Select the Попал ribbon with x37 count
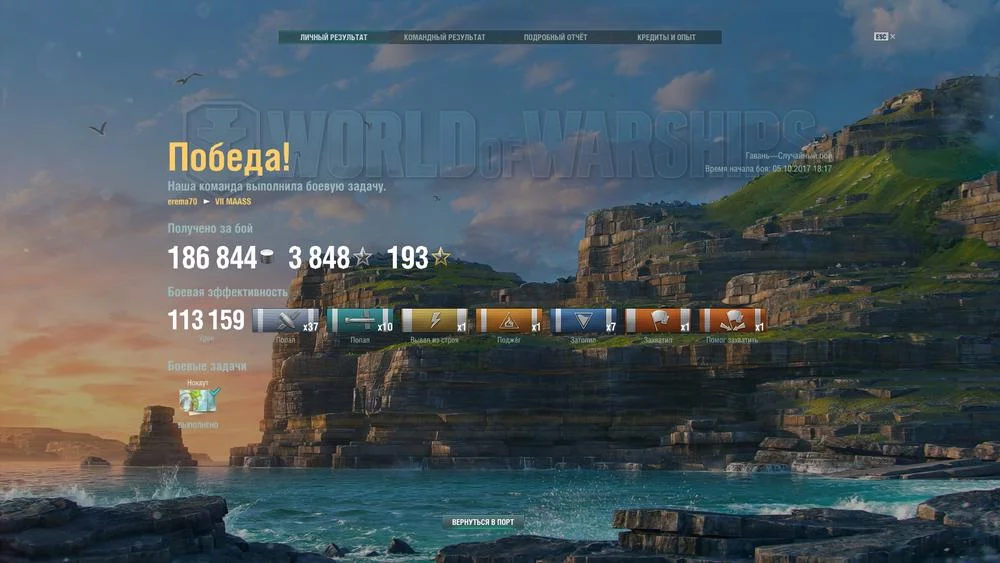 (x=285, y=321)
